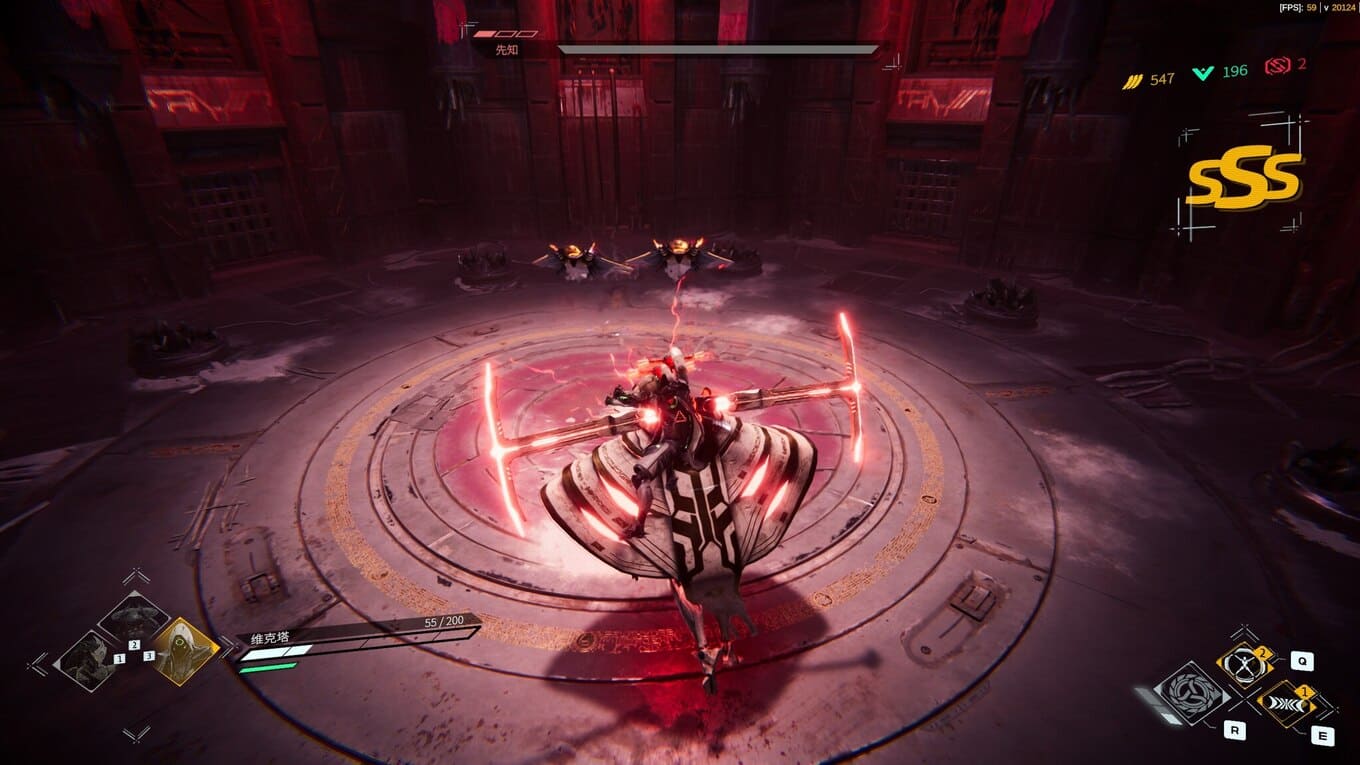Viewport: 1360px width, 765px height.
Task: Trigger the grey triple-spiral ultimate skill
Action: (1190, 693)
